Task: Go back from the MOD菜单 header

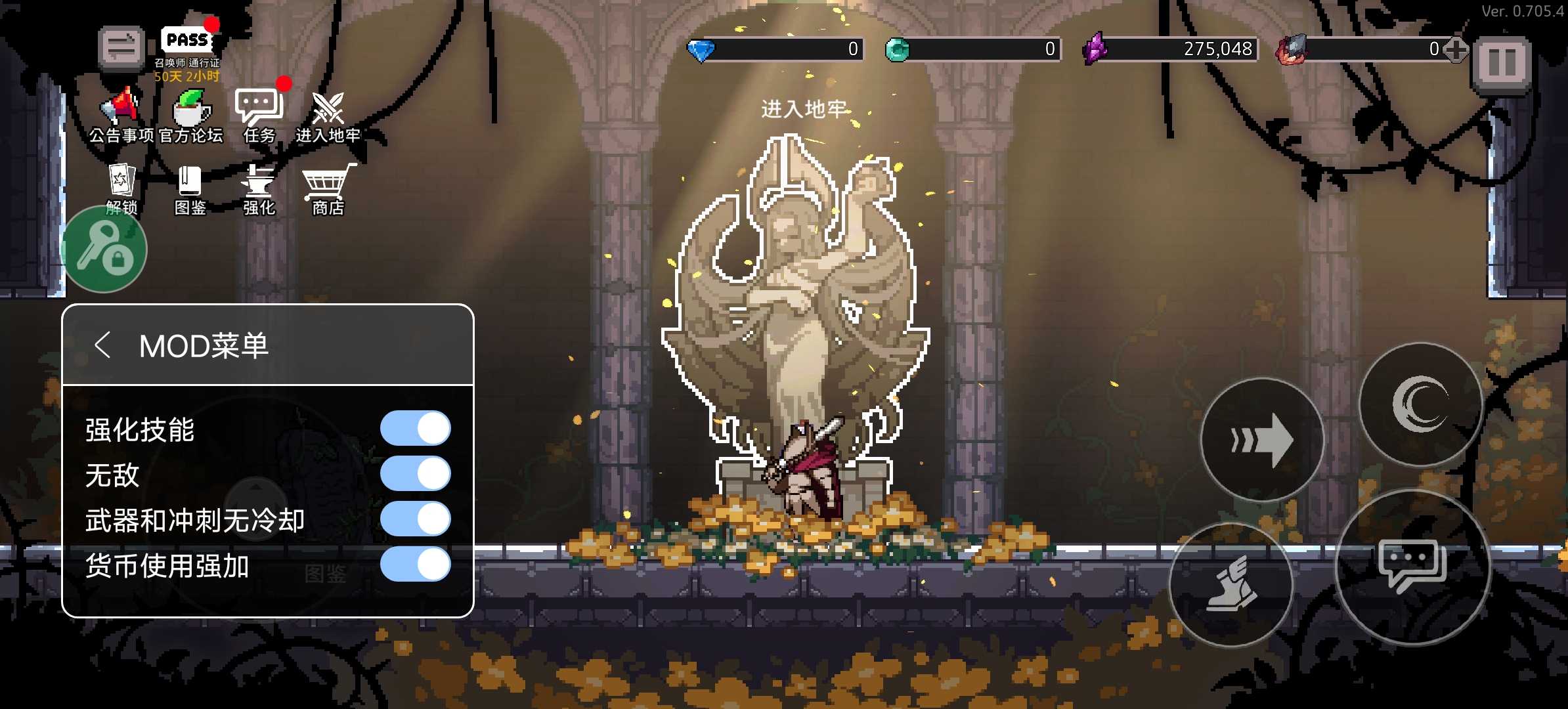Action: [102, 345]
